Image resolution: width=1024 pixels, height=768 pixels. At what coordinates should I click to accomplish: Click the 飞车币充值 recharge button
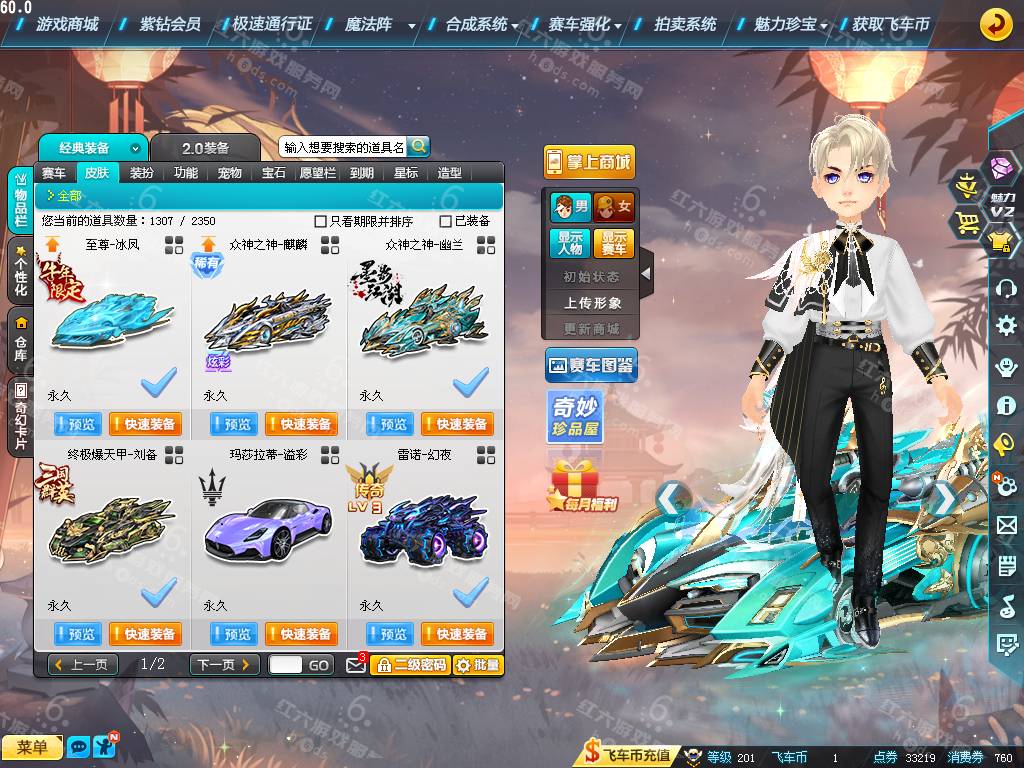pyautogui.click(x=628, y=756)
